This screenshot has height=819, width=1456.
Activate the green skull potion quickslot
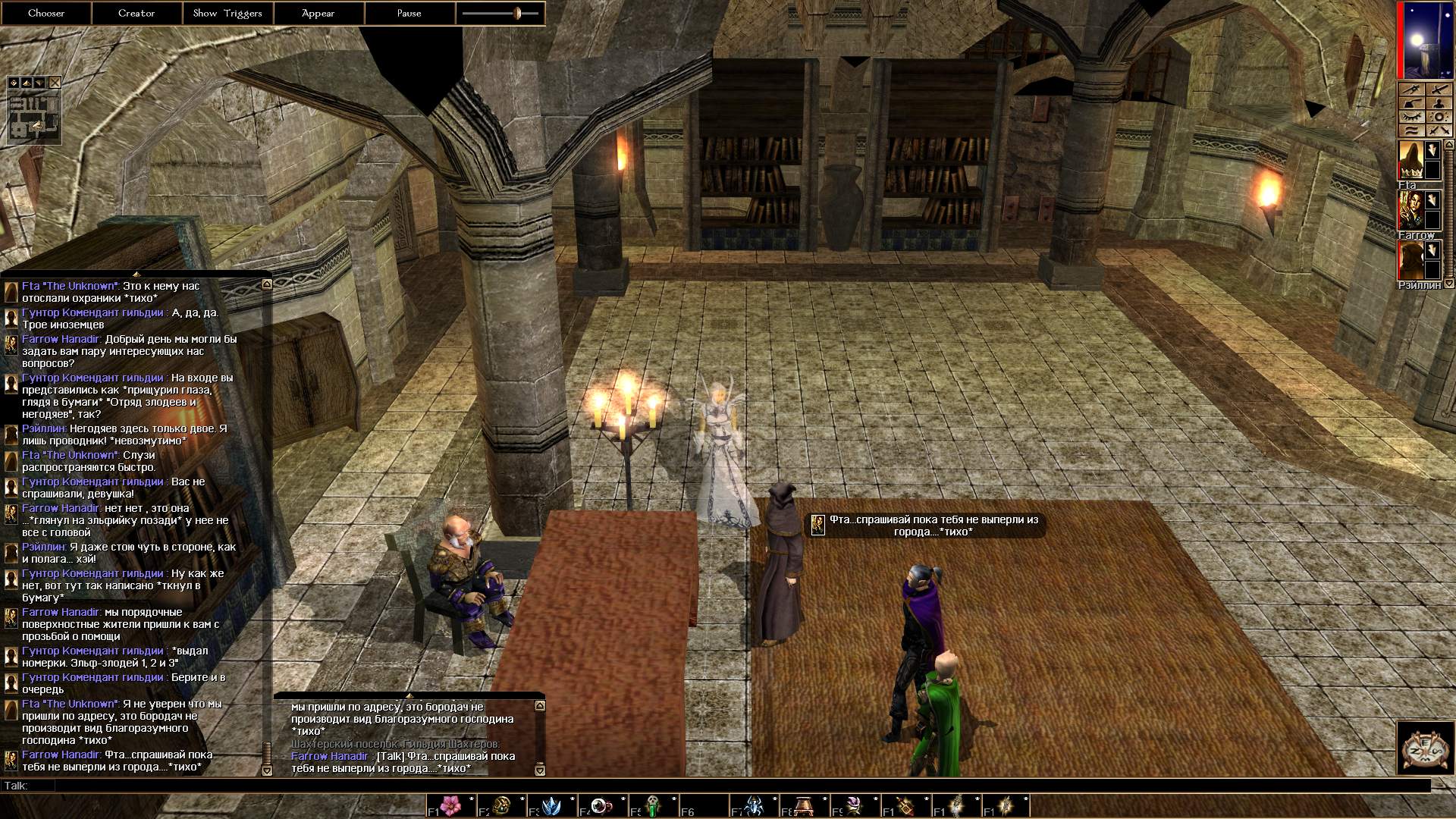click(x=653, y=805)
